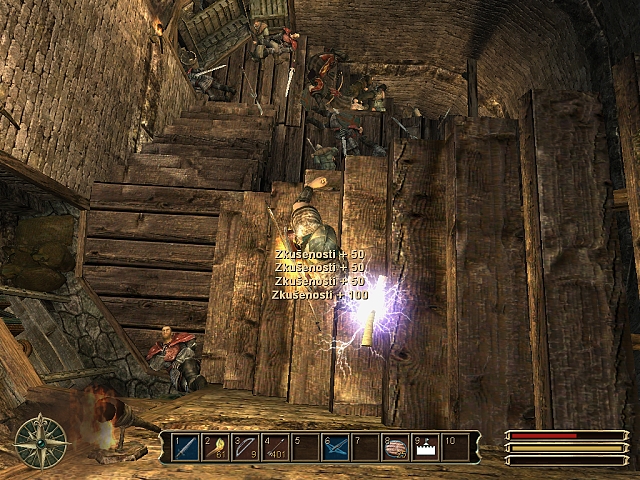Image resolution: width=640 pixels, height=480 pixels.
Task: Use the meat item in slot 8
Action: coord(396,447)
